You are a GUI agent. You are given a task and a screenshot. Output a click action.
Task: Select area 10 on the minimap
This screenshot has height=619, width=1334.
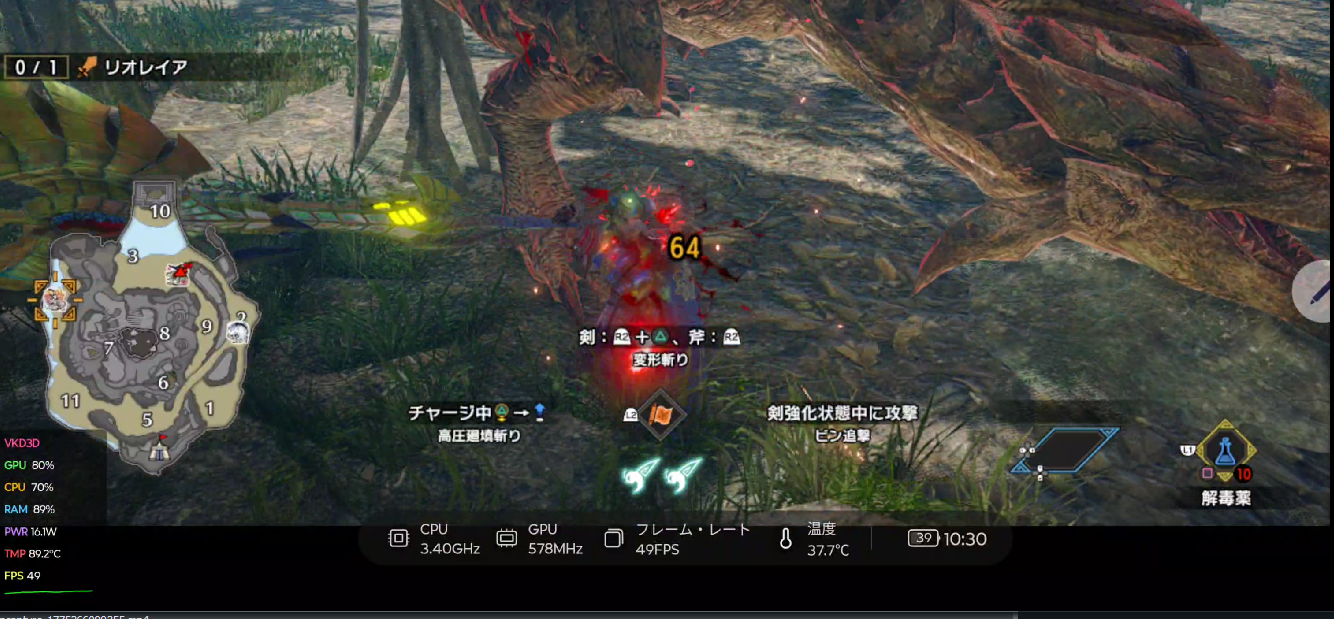pos(160,211)
